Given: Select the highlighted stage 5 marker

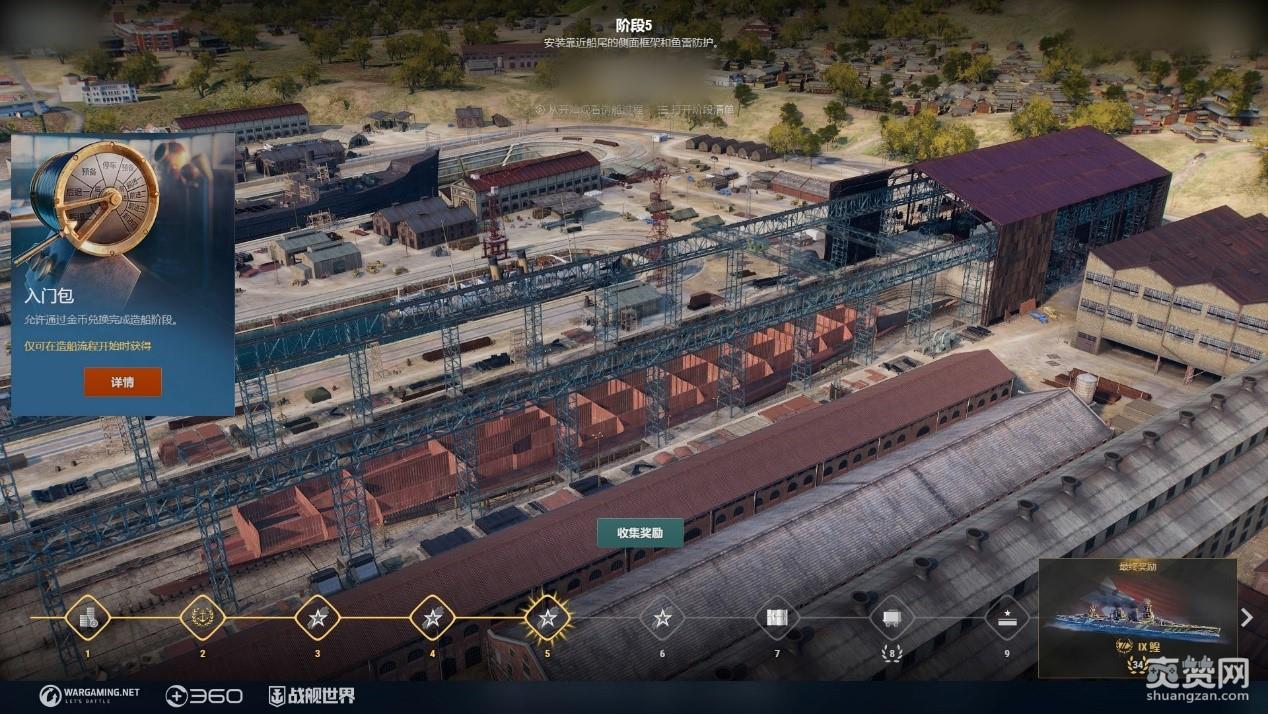Looking at the screenshot, I should click(x=547, y=617).
